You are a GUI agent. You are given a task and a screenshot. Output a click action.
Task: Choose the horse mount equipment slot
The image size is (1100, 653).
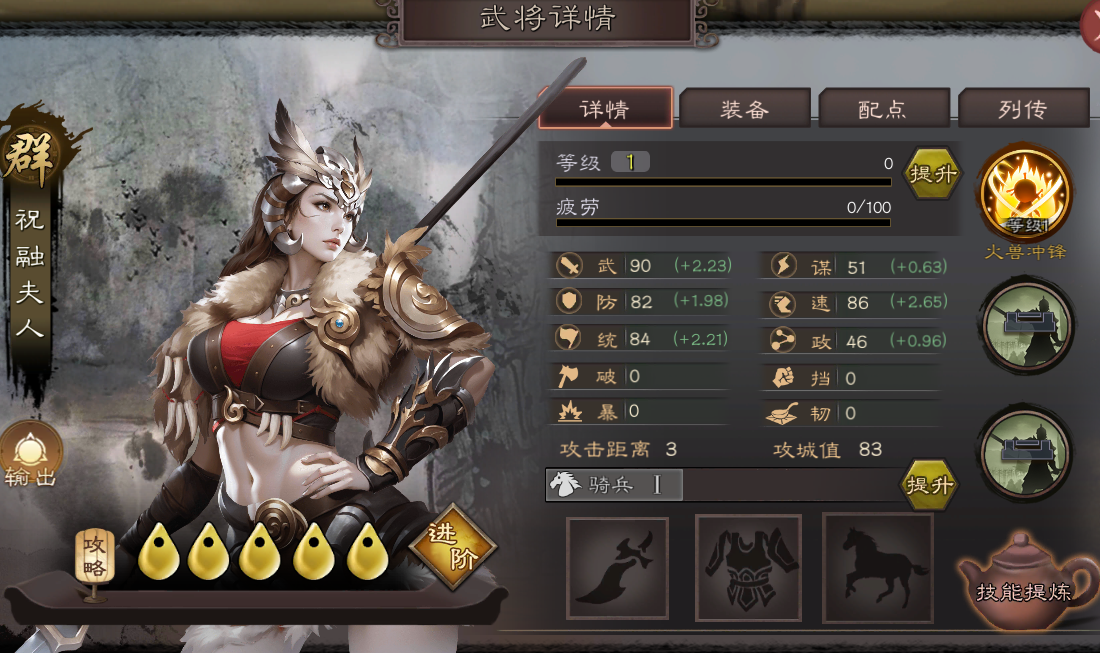pyautogui.click(x=877, y=568)
